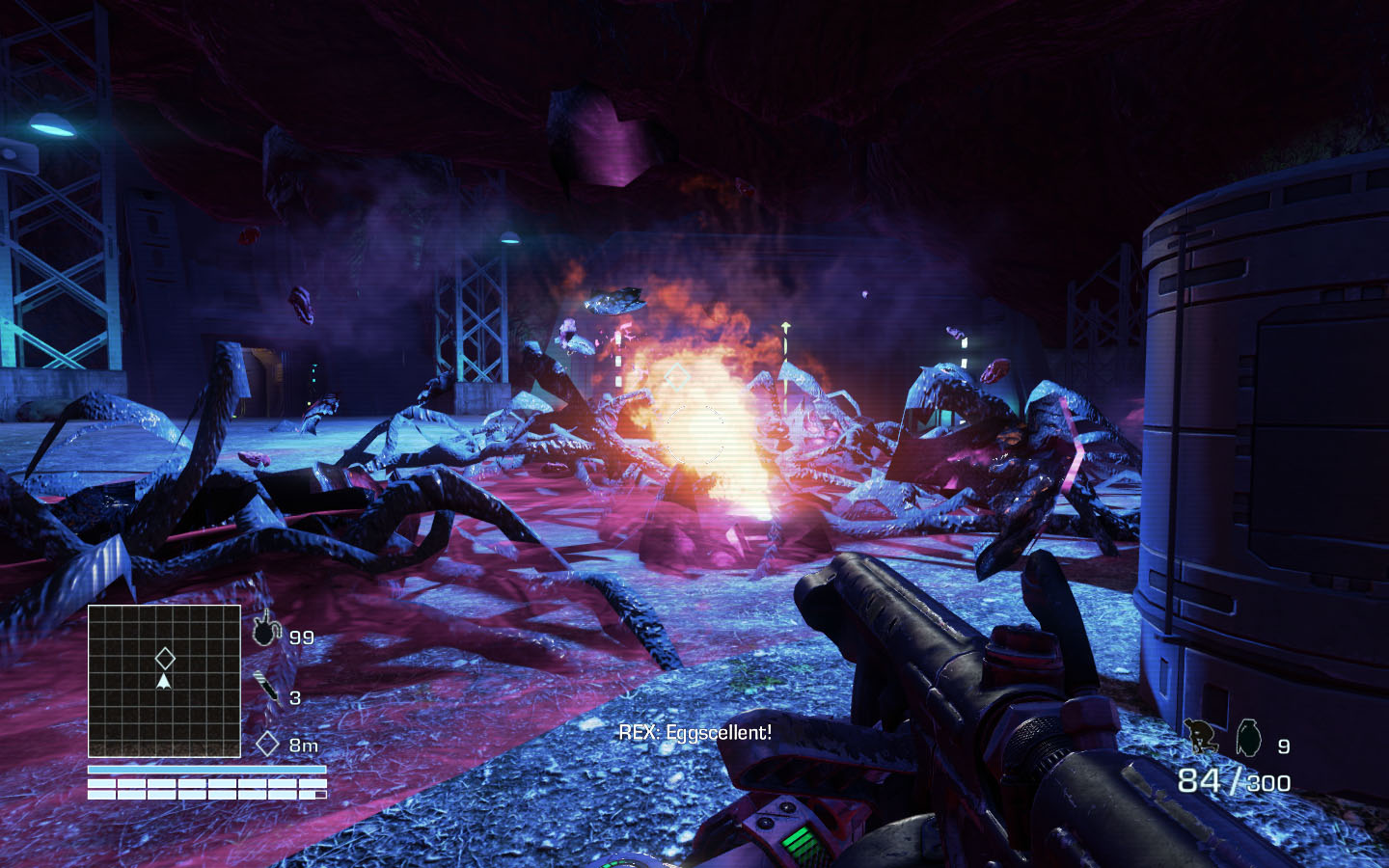The height and width of the screenshot is (868, 1389).
Task: Click the crouch stance indicator icon
Action: [1201, 738]
